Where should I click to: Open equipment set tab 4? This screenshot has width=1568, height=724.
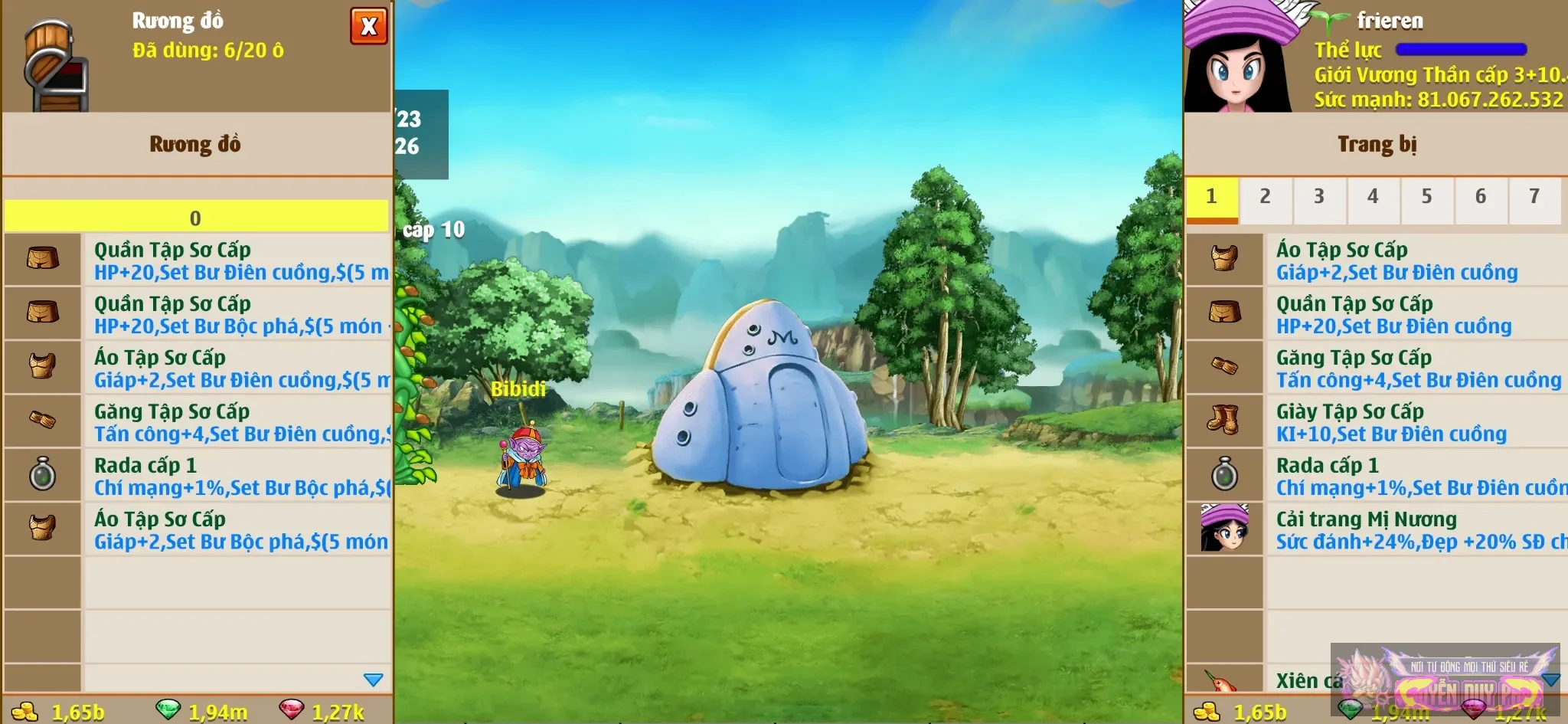(1373, 198)
